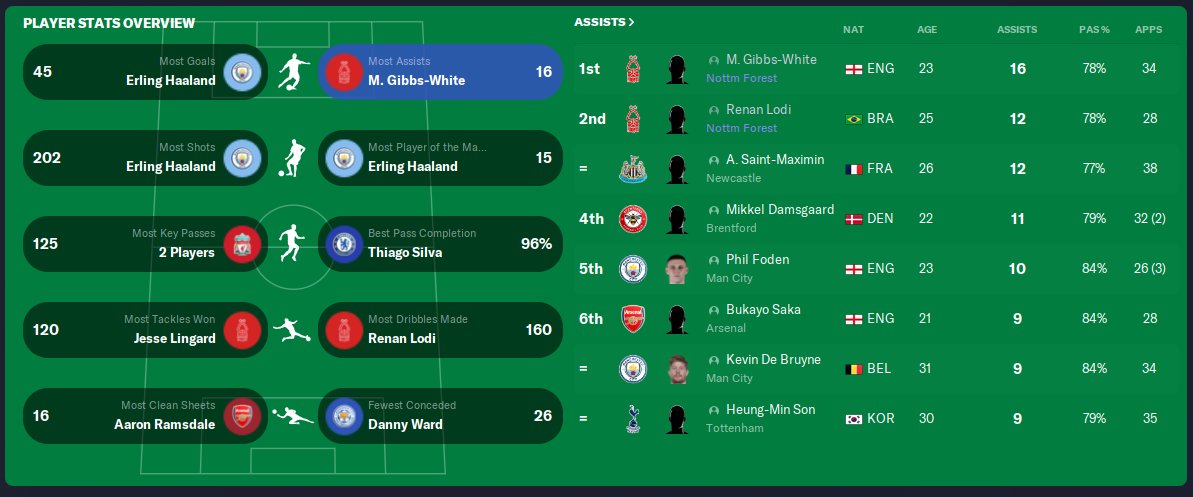Click Phil Foden's name in the table

point(757,260)
